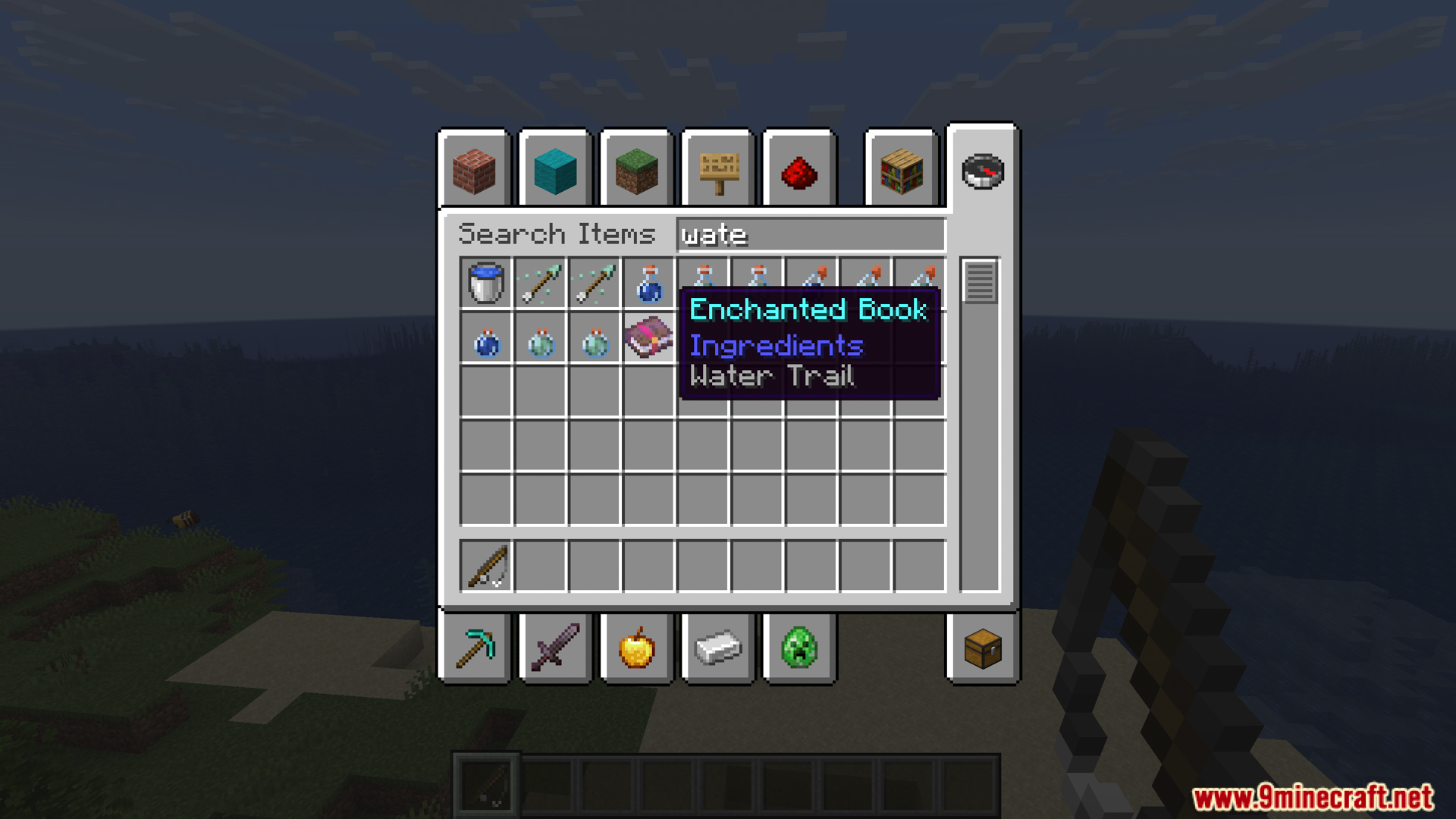Image resolution: width=1456 pixels, height=819 pixels.
Task: Open the Building Blocks brick tab
Action: [475, 171]
